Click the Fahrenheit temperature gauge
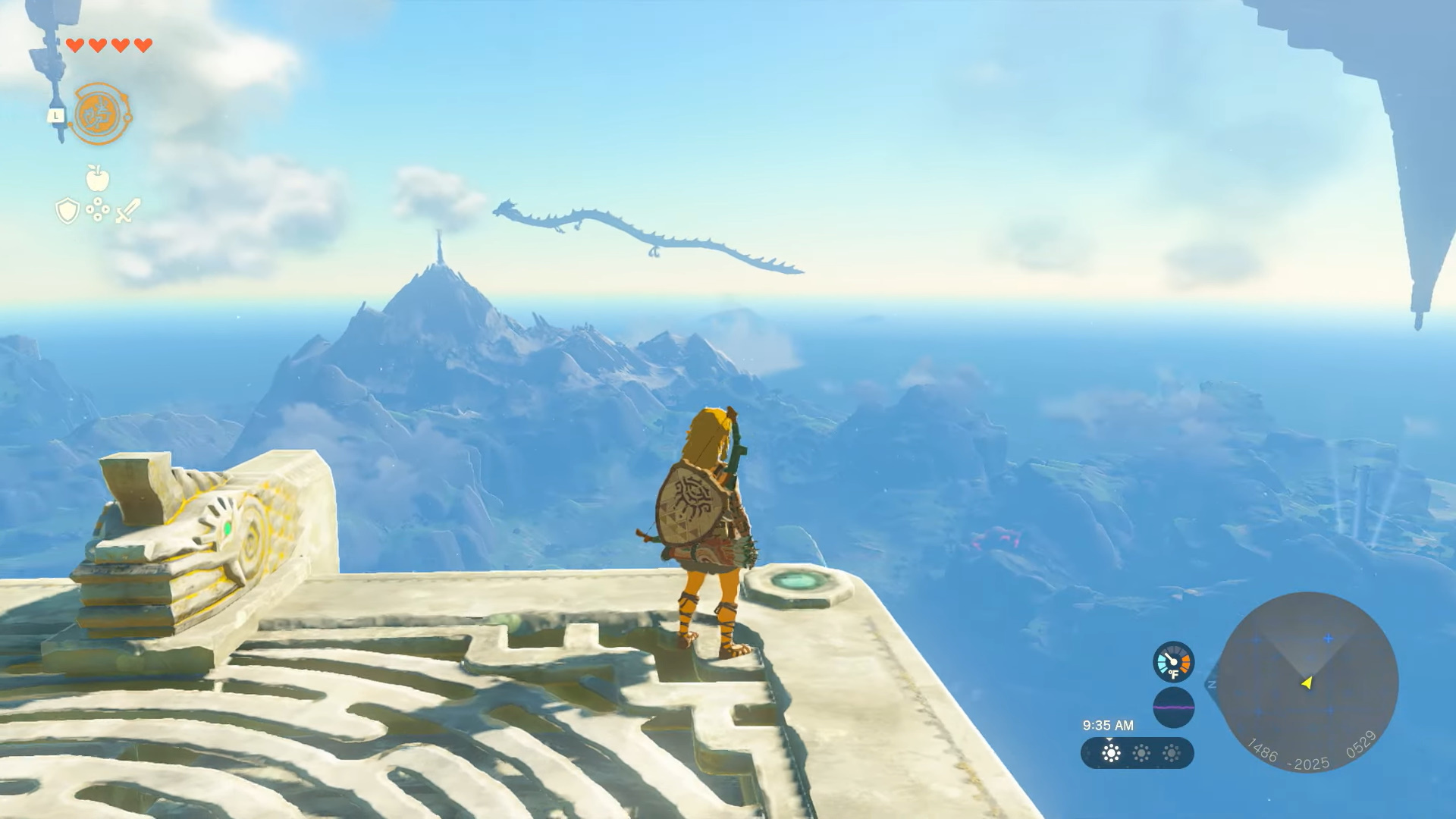Screen dimensions: 1456x819 (1174, 662)
